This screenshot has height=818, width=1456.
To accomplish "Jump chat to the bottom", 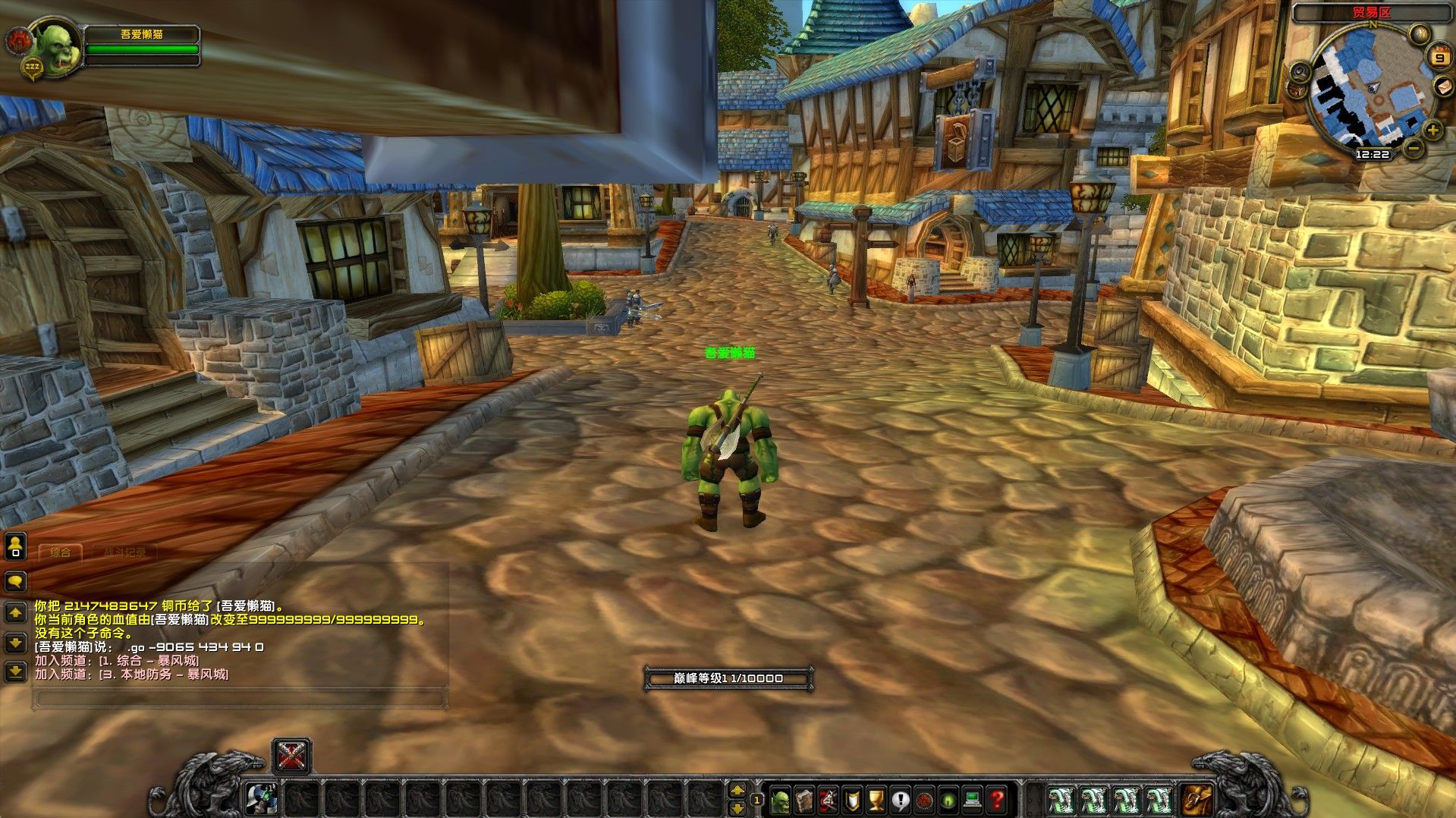I will tap(16, 671).
